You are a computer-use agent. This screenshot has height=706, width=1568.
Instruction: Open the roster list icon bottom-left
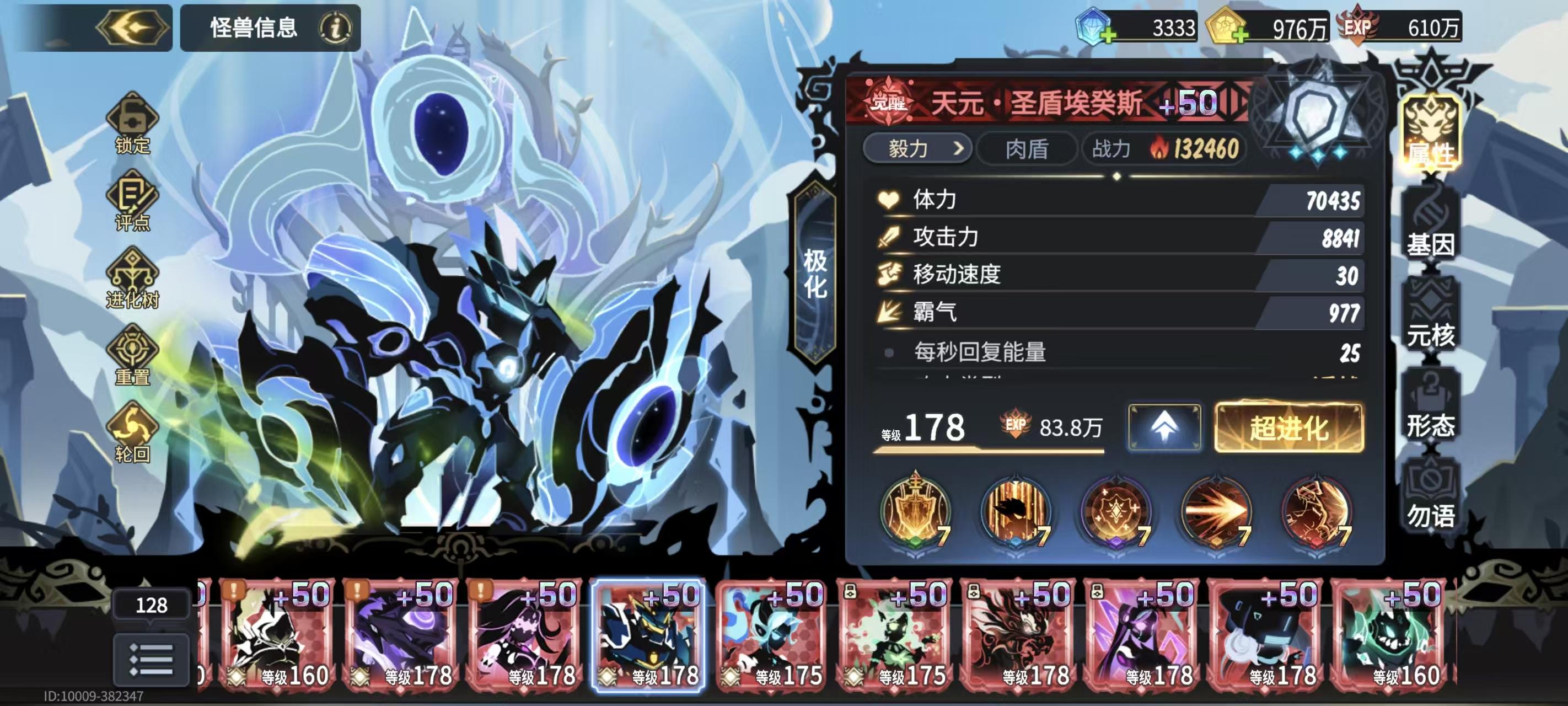coord(151,659)
